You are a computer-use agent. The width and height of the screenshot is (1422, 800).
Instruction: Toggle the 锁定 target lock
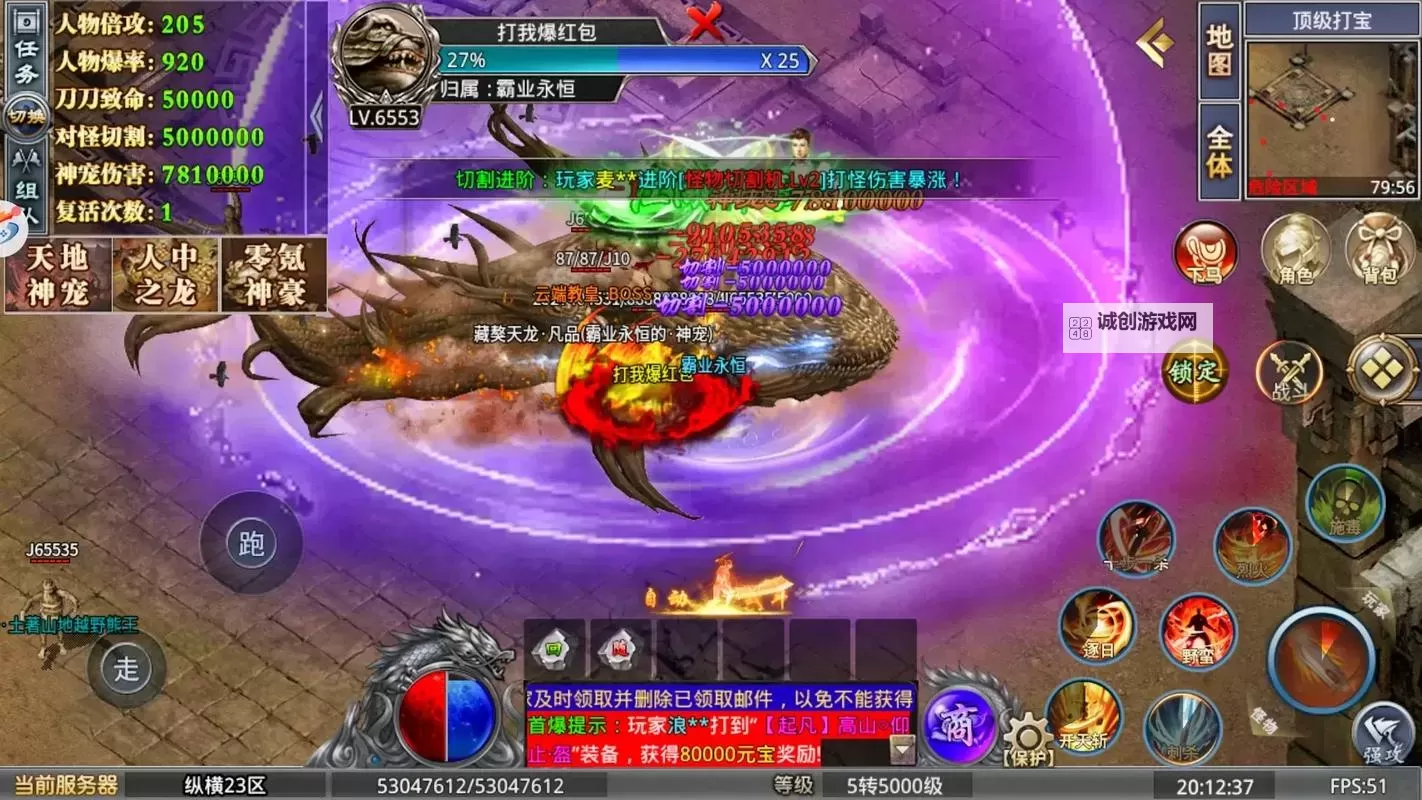click(1194, 371)
